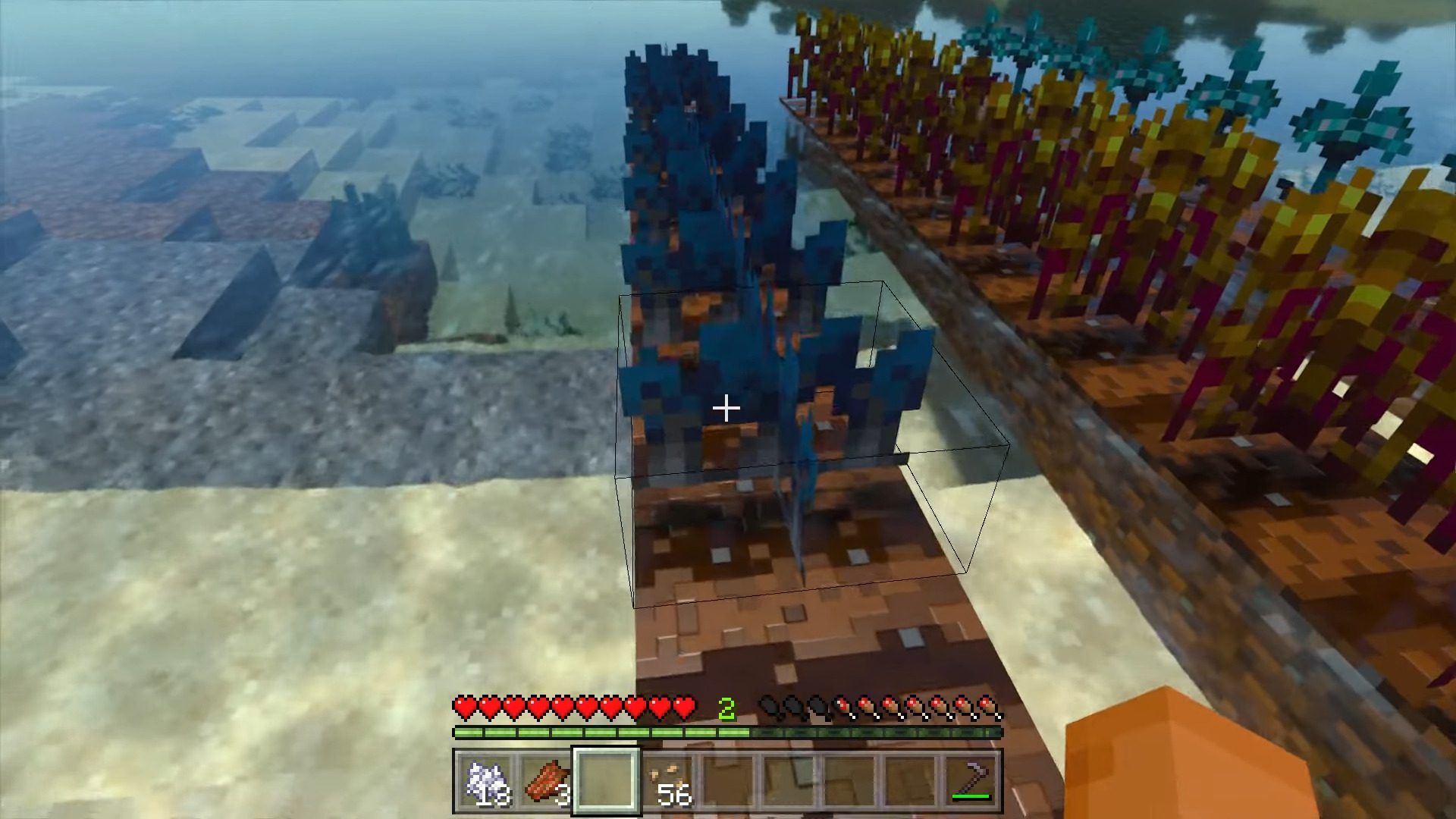
Task: Click the crosshair at screen center
Action: tap(728, 408)
